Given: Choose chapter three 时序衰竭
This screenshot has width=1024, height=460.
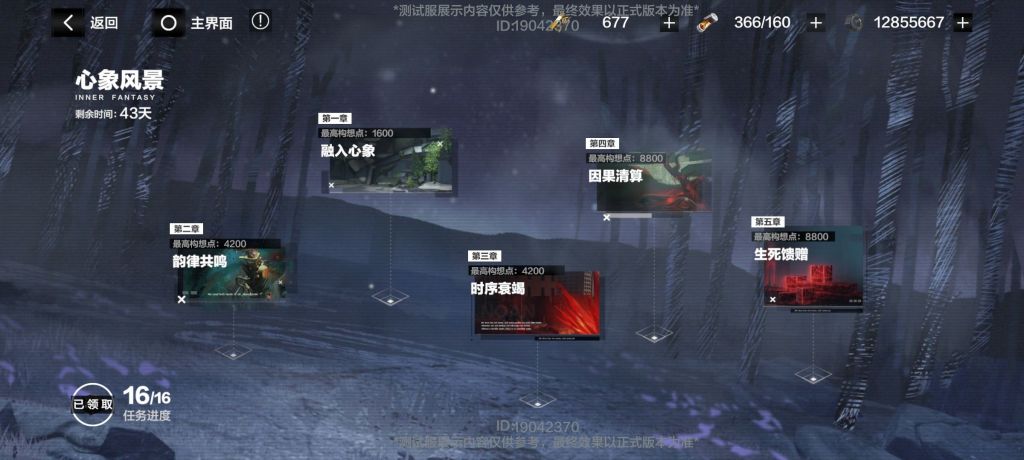Looking at the screenshot, I should point(537,300).
